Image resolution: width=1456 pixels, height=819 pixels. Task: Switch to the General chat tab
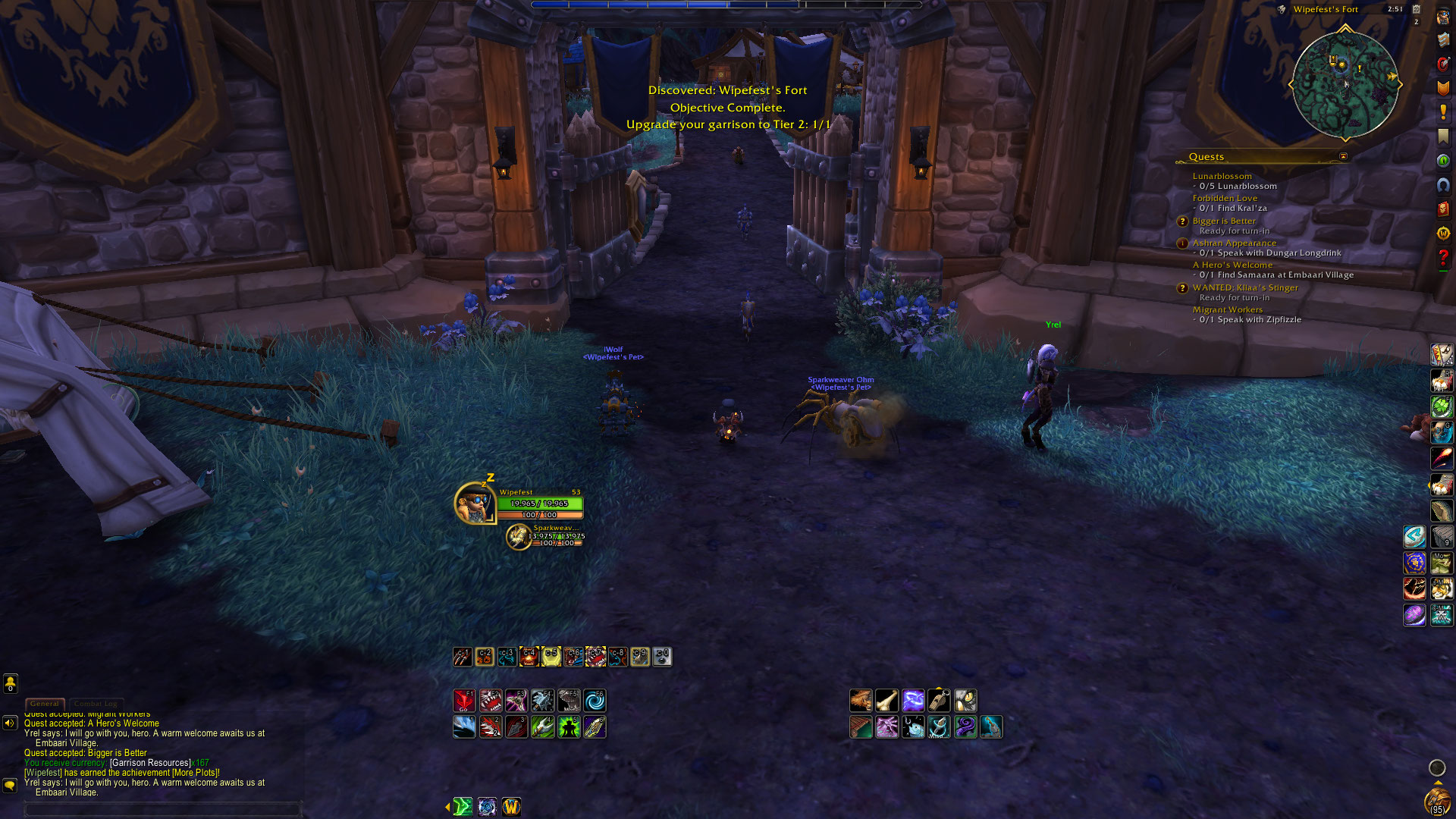pos(45,704)
